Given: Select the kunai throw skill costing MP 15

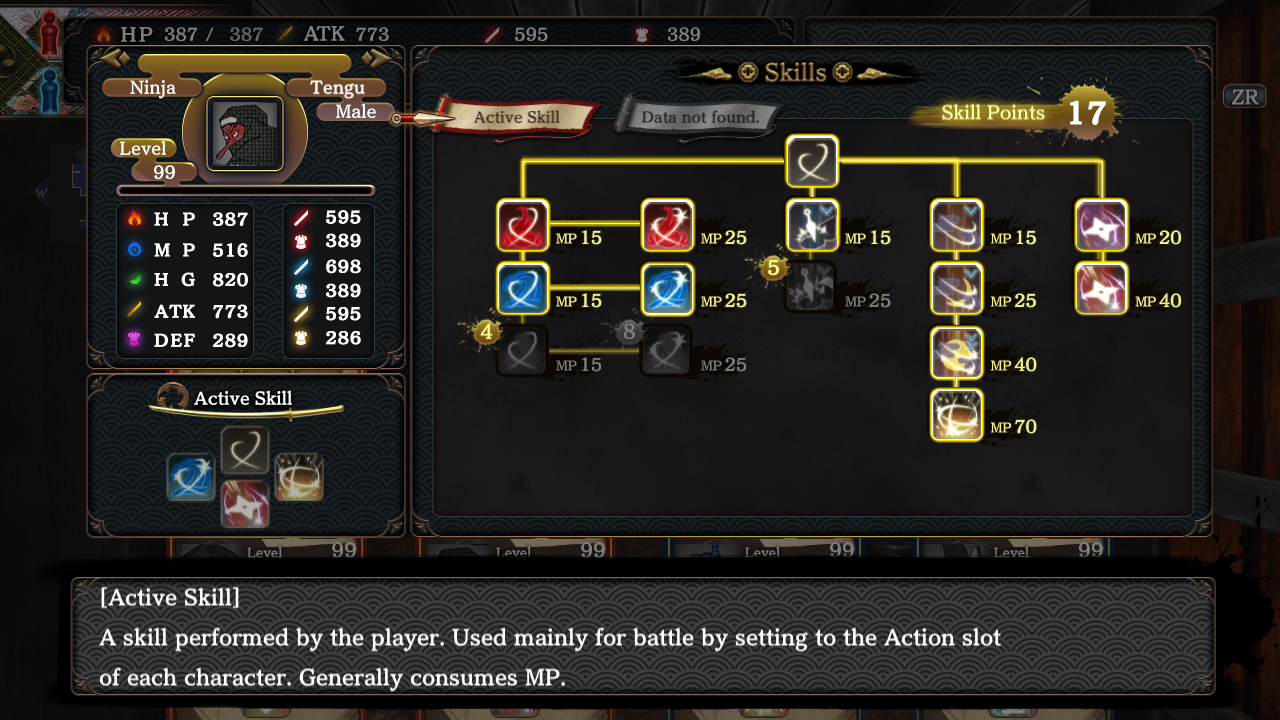Looking at the screenshot, I should 812,225.
